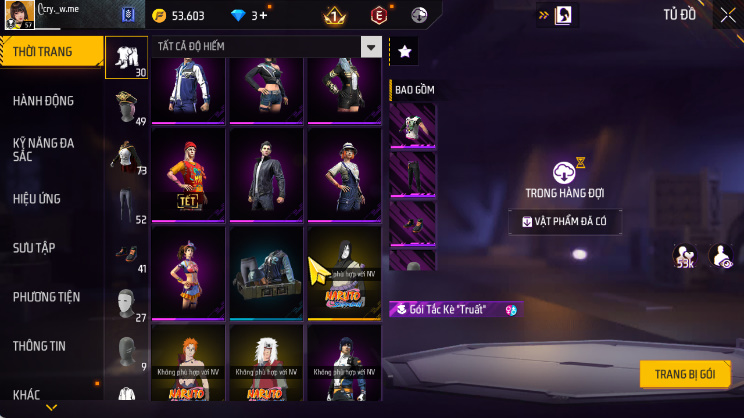Click the star favorites filter button
This screenshot has width=744, height=418.
tap(404, 51)
